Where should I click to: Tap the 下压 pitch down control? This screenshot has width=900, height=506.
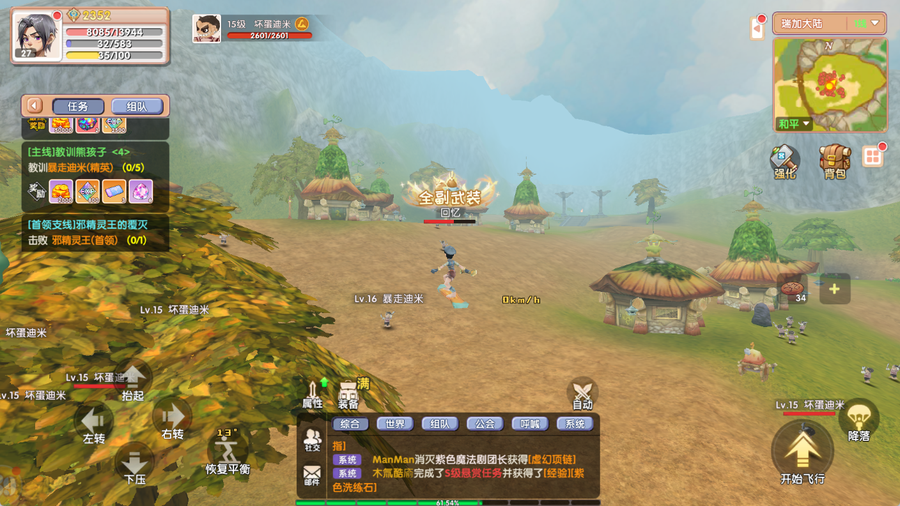point(134,463)
